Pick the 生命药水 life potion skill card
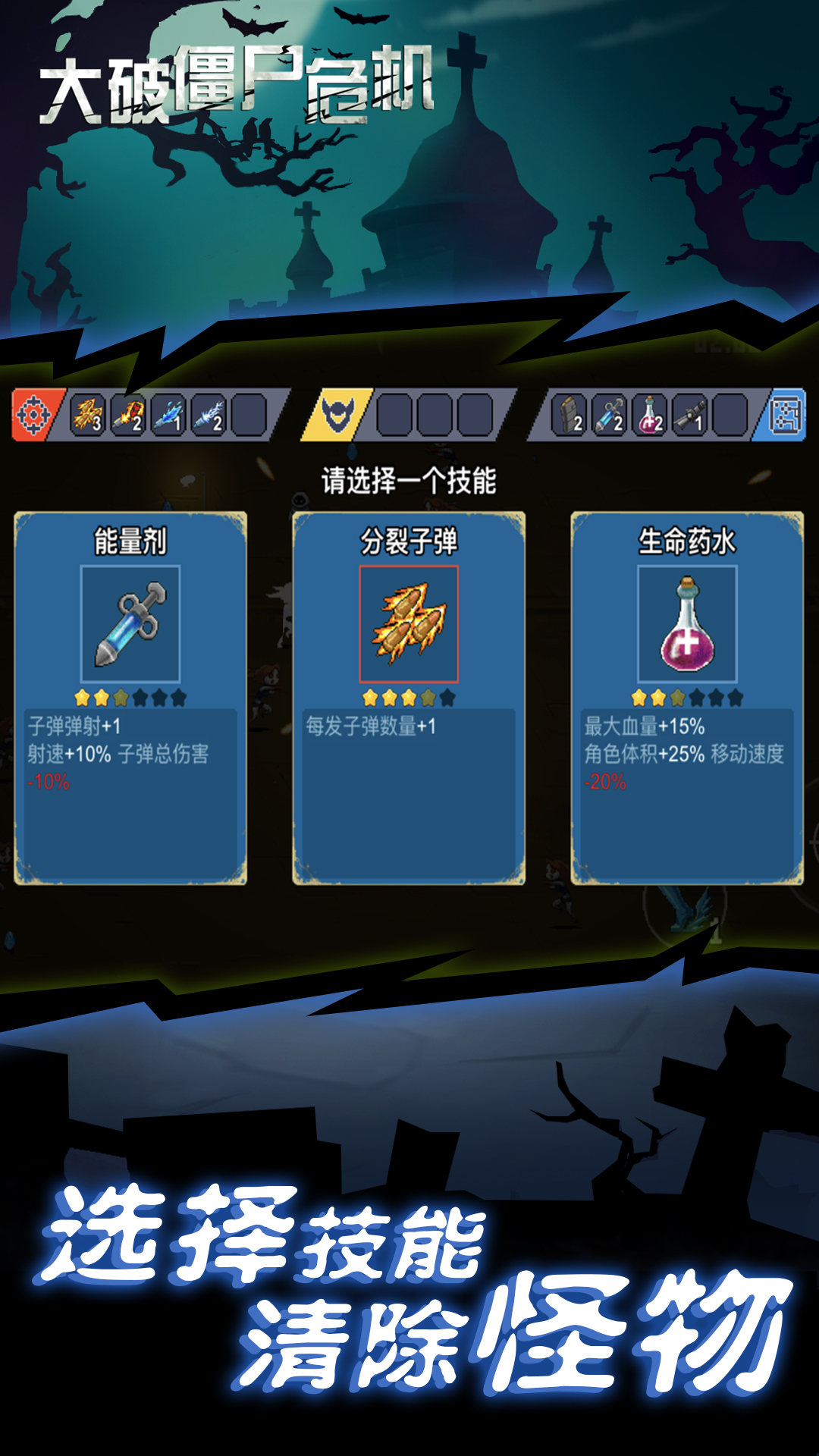Image resolution: width=819 pixels, height=1456 pixels. pyautogui.click(x=687, y=698)
